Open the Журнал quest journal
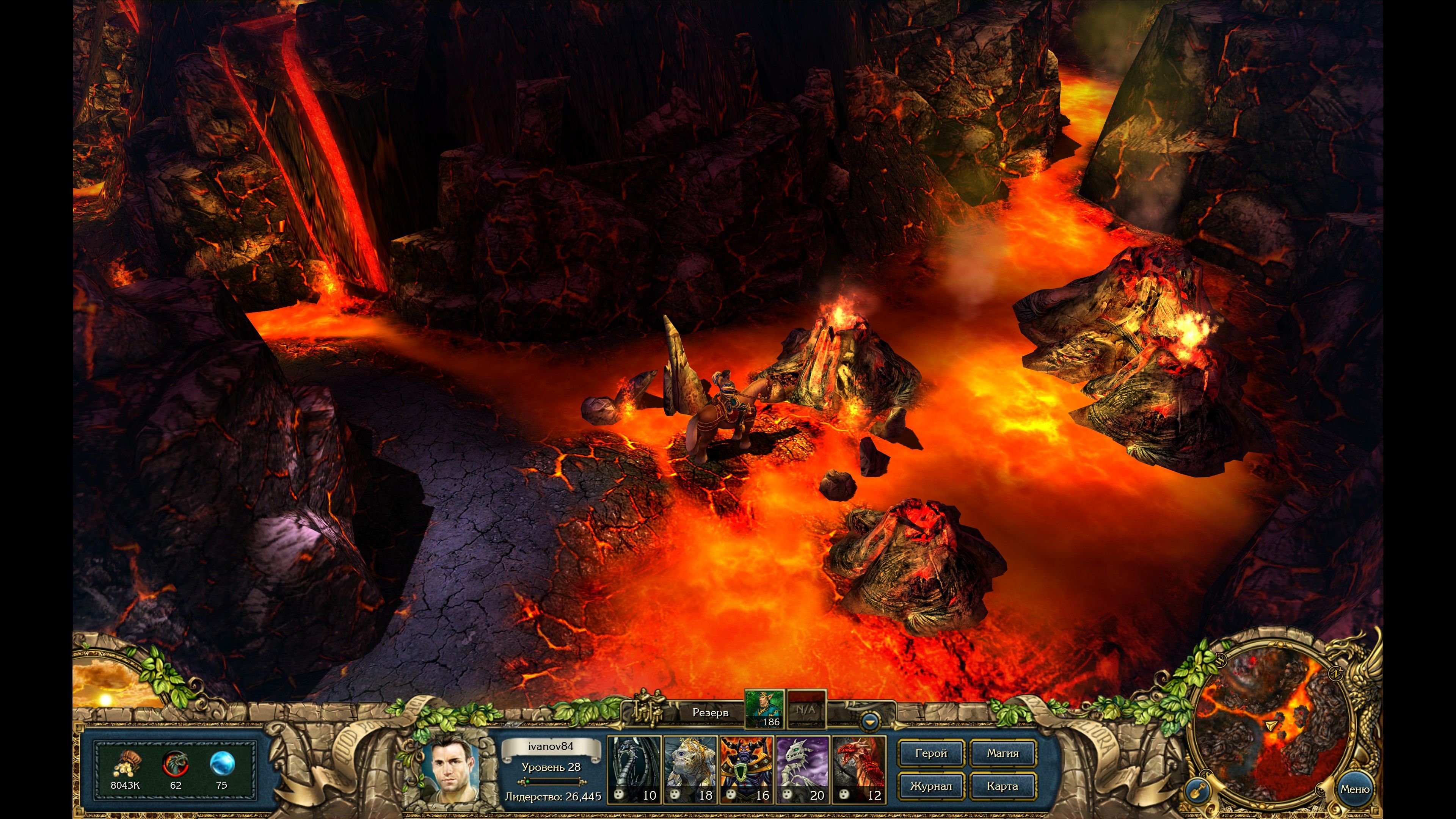1456x819 pixels. click(930, 786)
